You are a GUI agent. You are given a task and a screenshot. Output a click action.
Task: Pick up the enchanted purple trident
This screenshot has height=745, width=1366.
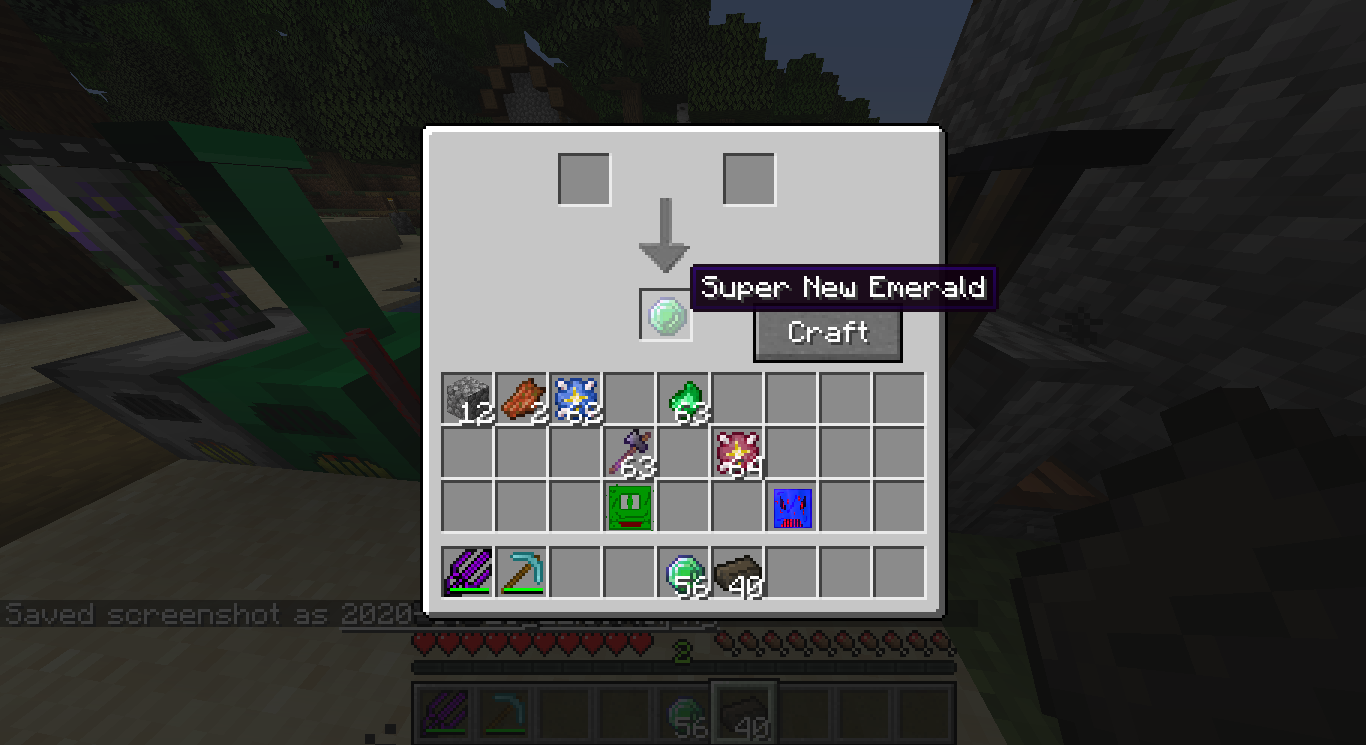point(467,571)
